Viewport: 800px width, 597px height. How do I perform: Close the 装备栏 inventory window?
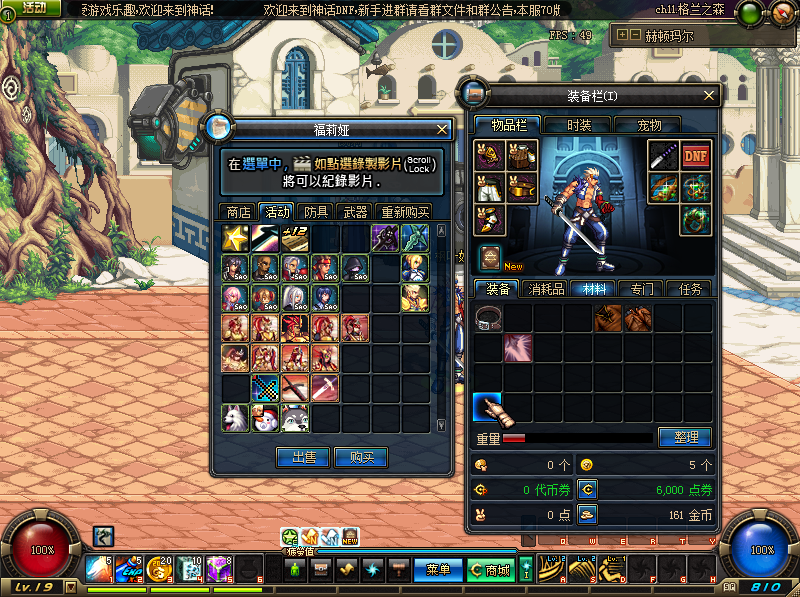(710, 96)
